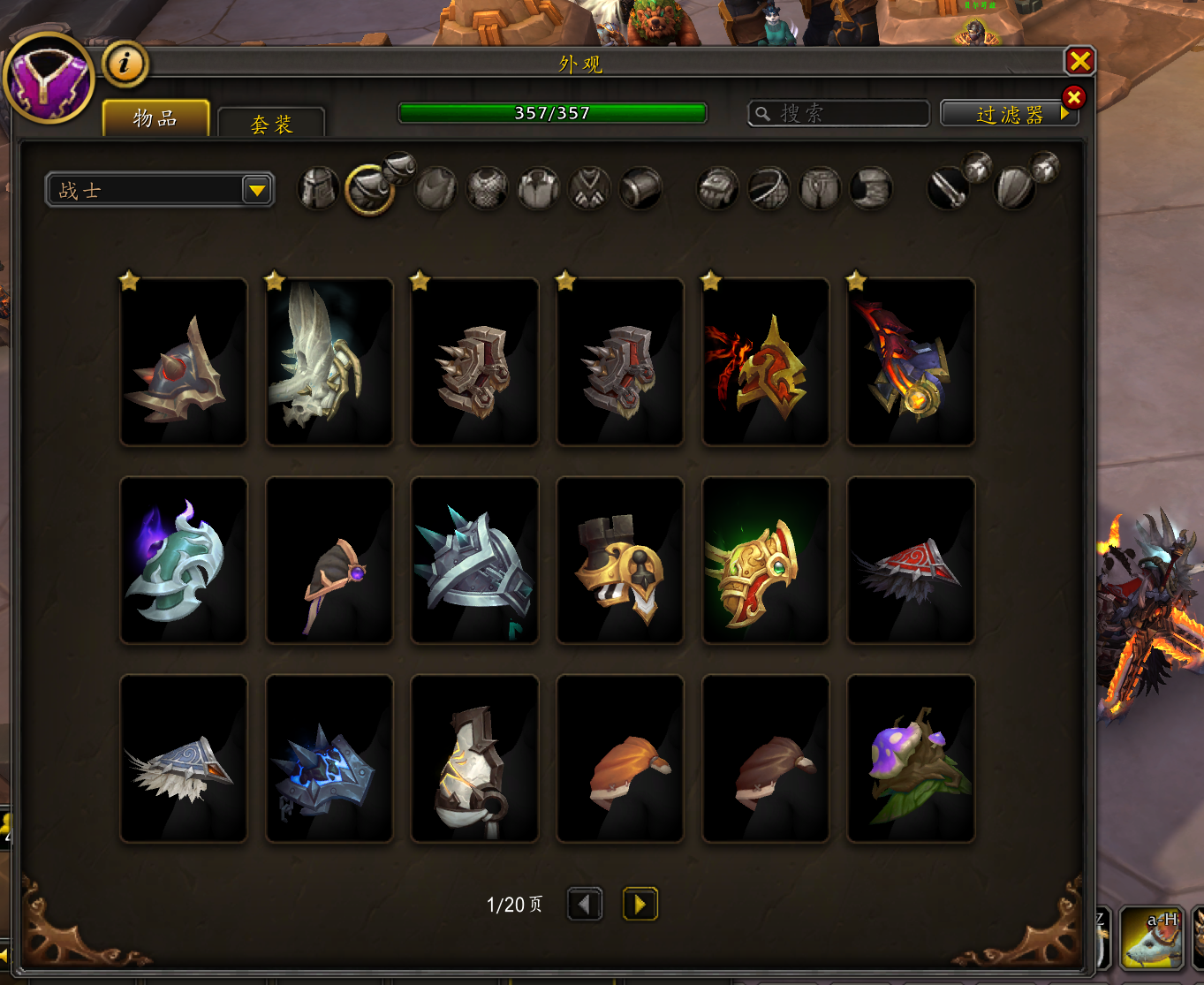Select the purple mushroom shoulder appearance

(x=911, y=759)
